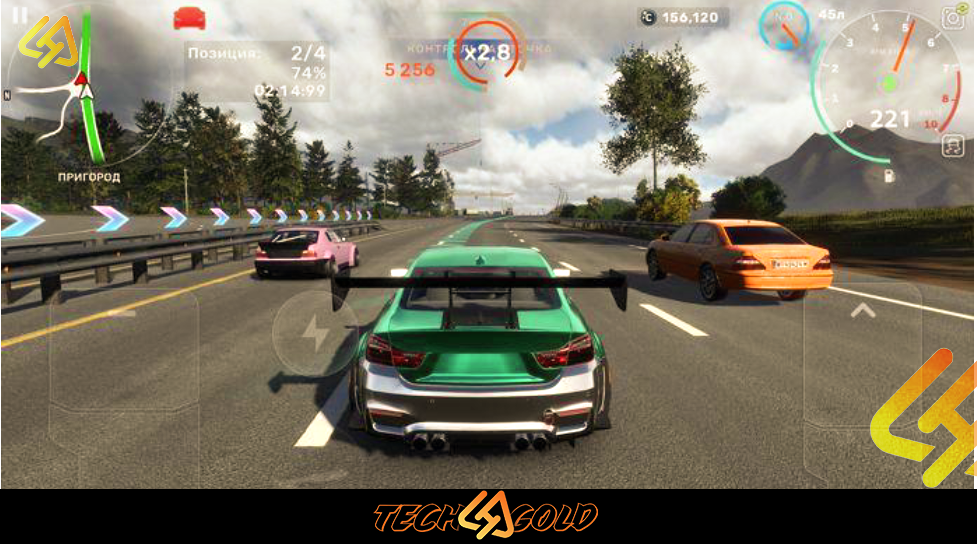Screen dimensions: 977x544
Task: Tap the music notes icon below the tachometer
Action: click(x=954, y=145)
